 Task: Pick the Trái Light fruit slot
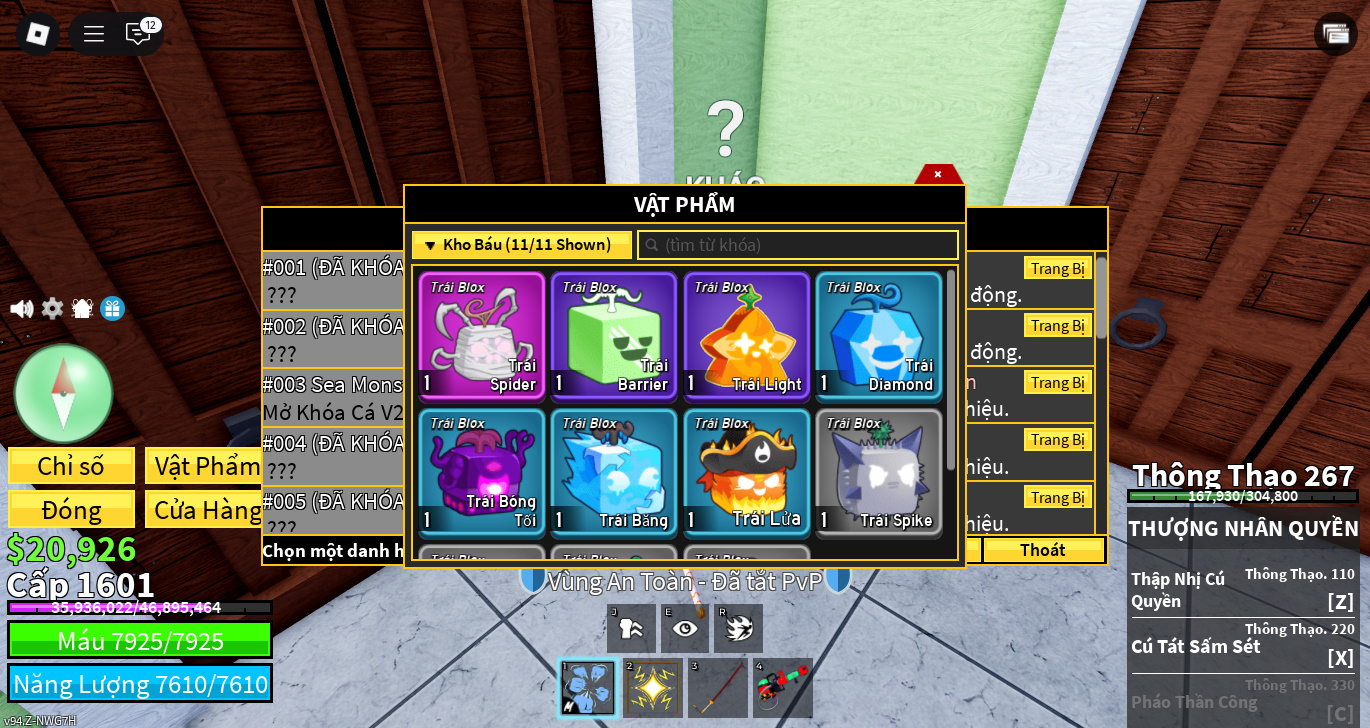[746, 336]
